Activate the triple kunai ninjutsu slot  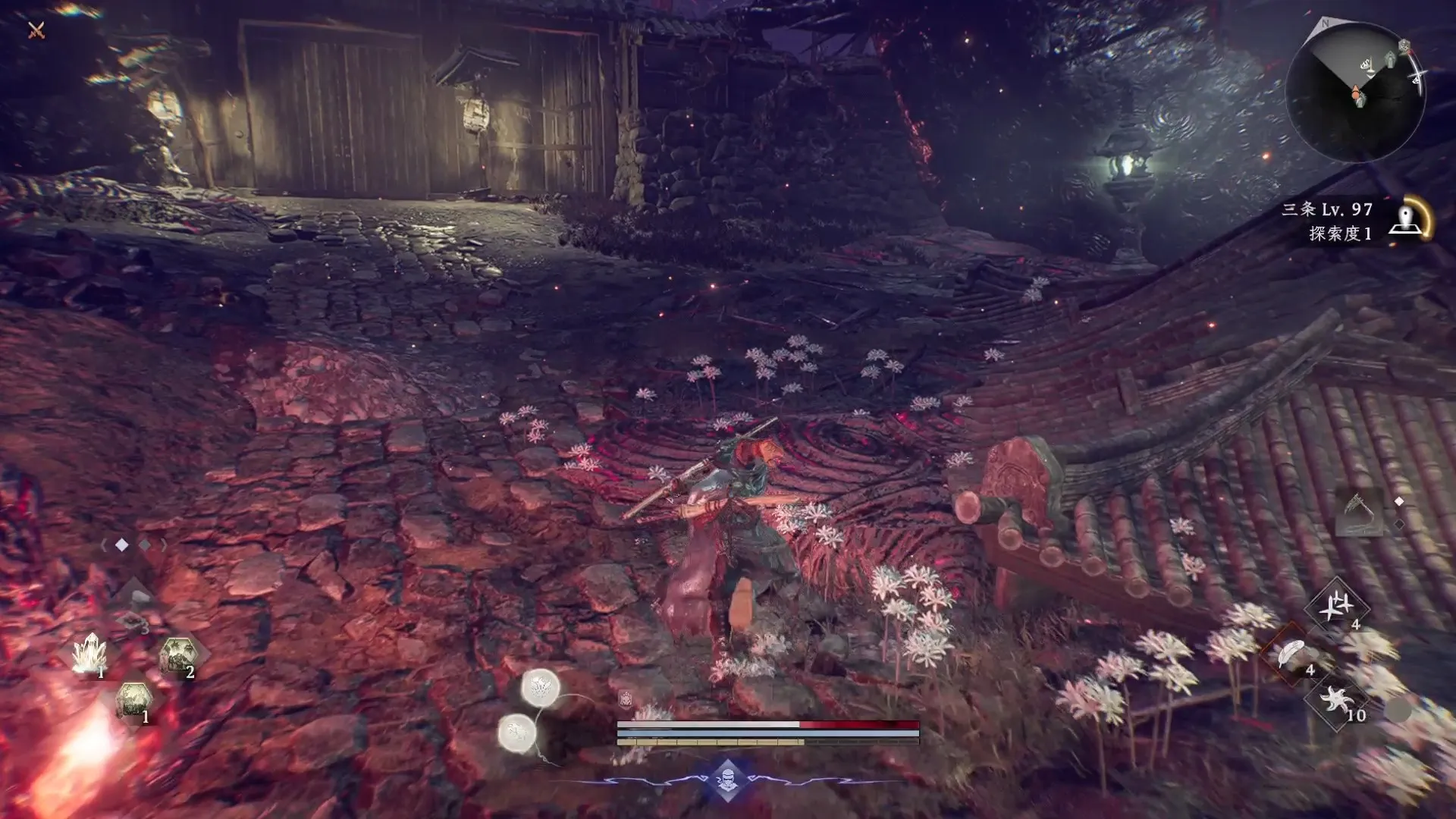point(1336,606)
